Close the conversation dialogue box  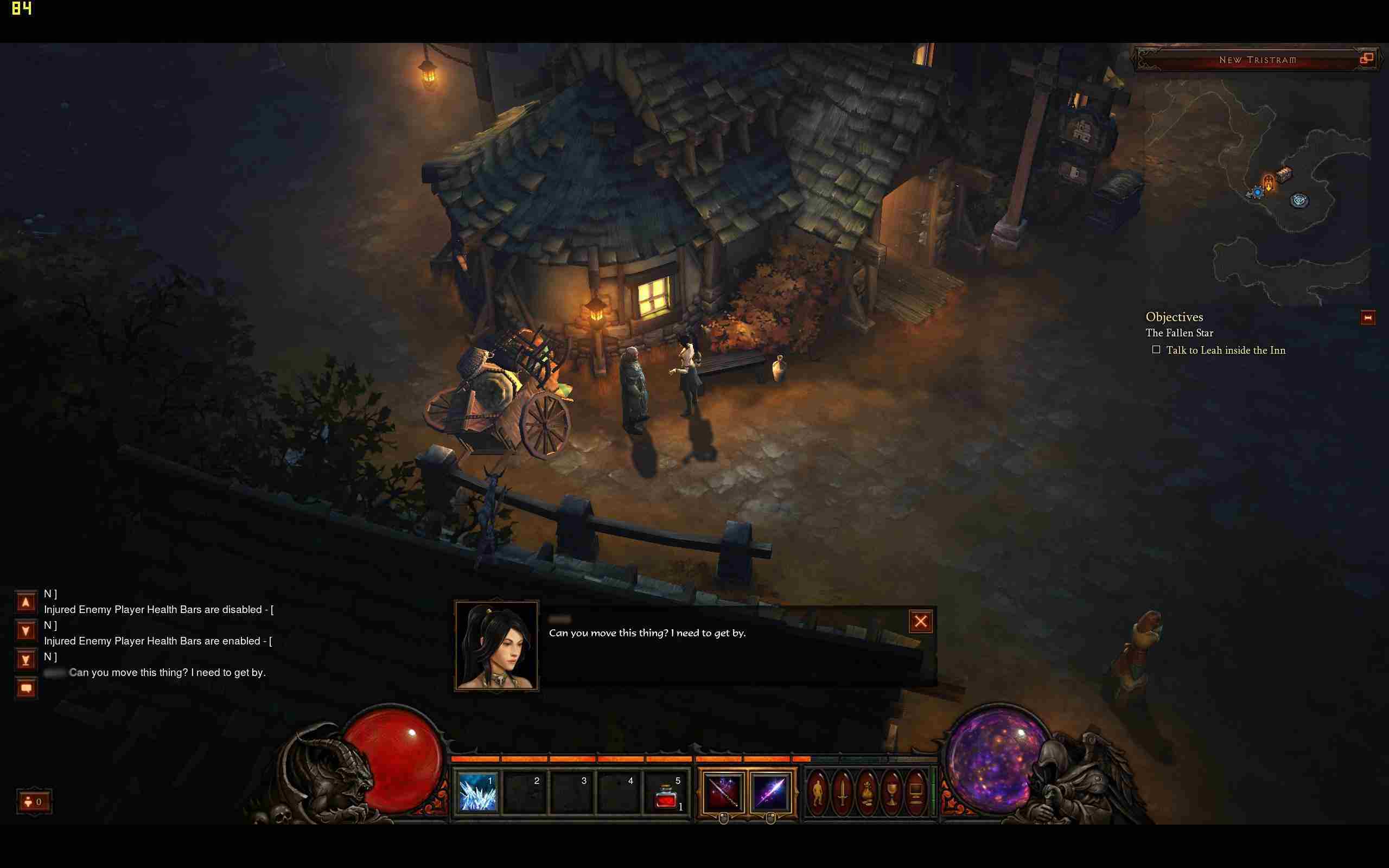921,621
